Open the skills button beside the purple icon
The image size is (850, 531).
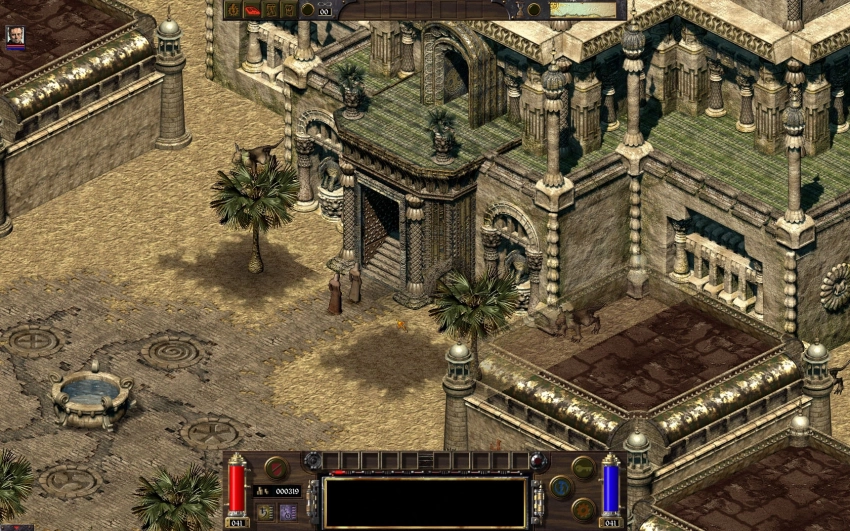pyautogui.click(x=265, y=511)
